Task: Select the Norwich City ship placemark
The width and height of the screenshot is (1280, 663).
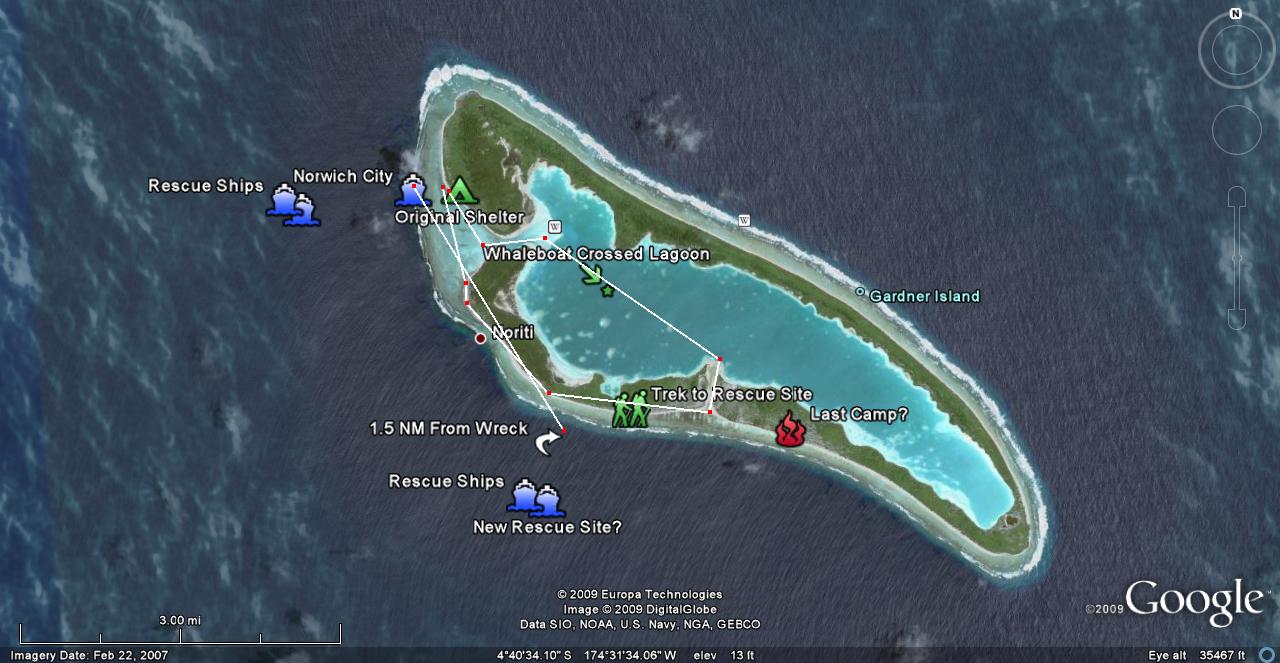Action: pos(411,191)
